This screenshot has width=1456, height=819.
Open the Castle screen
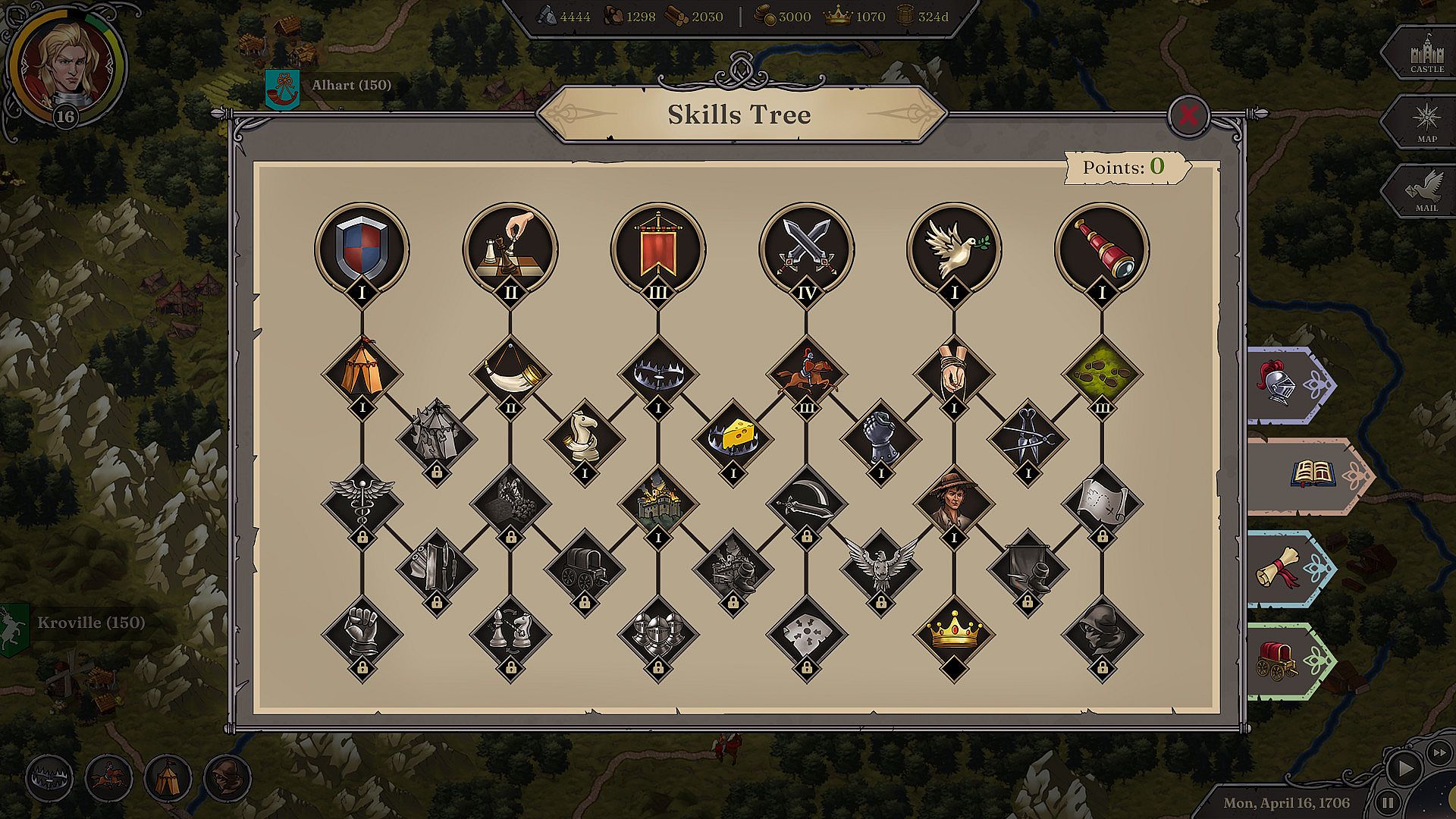point(1426,54)
